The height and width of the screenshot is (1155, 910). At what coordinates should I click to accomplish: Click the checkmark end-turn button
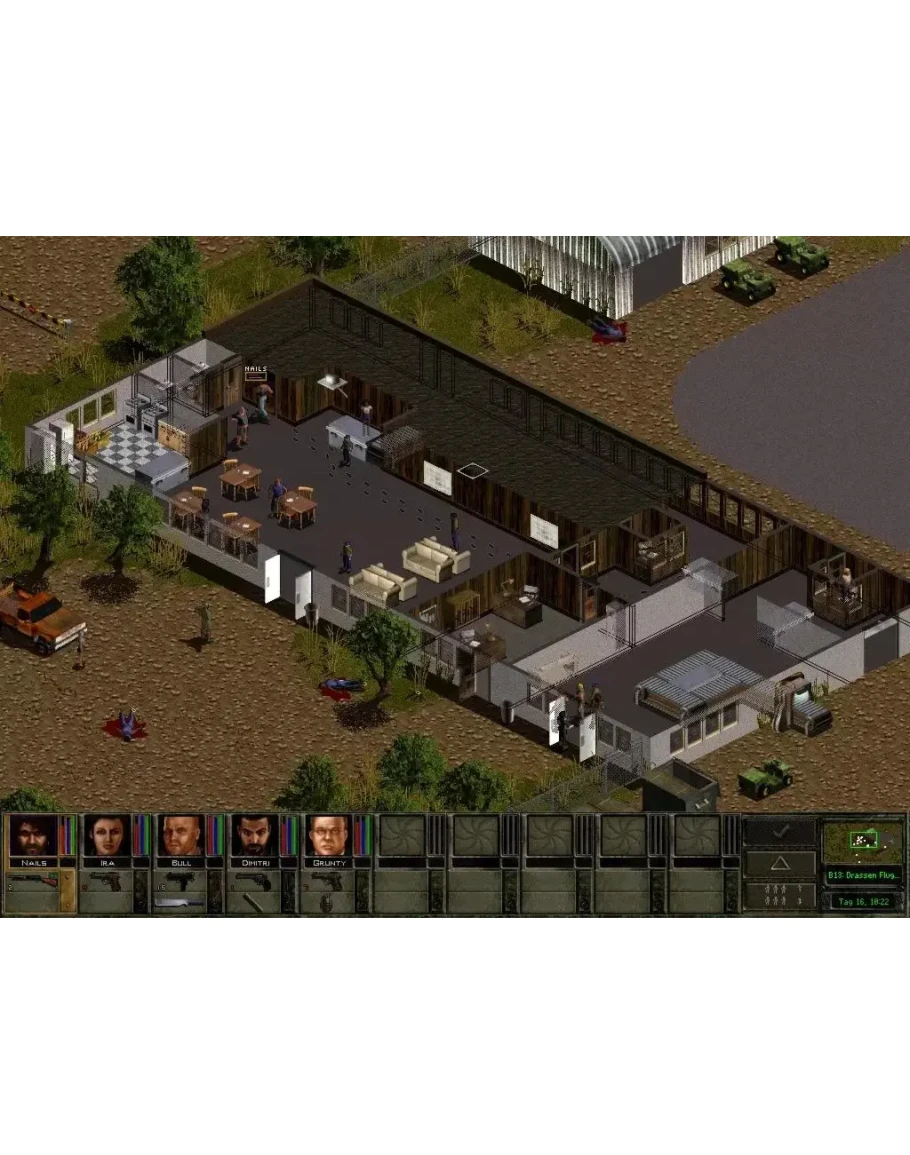click(x=780, y=832)
